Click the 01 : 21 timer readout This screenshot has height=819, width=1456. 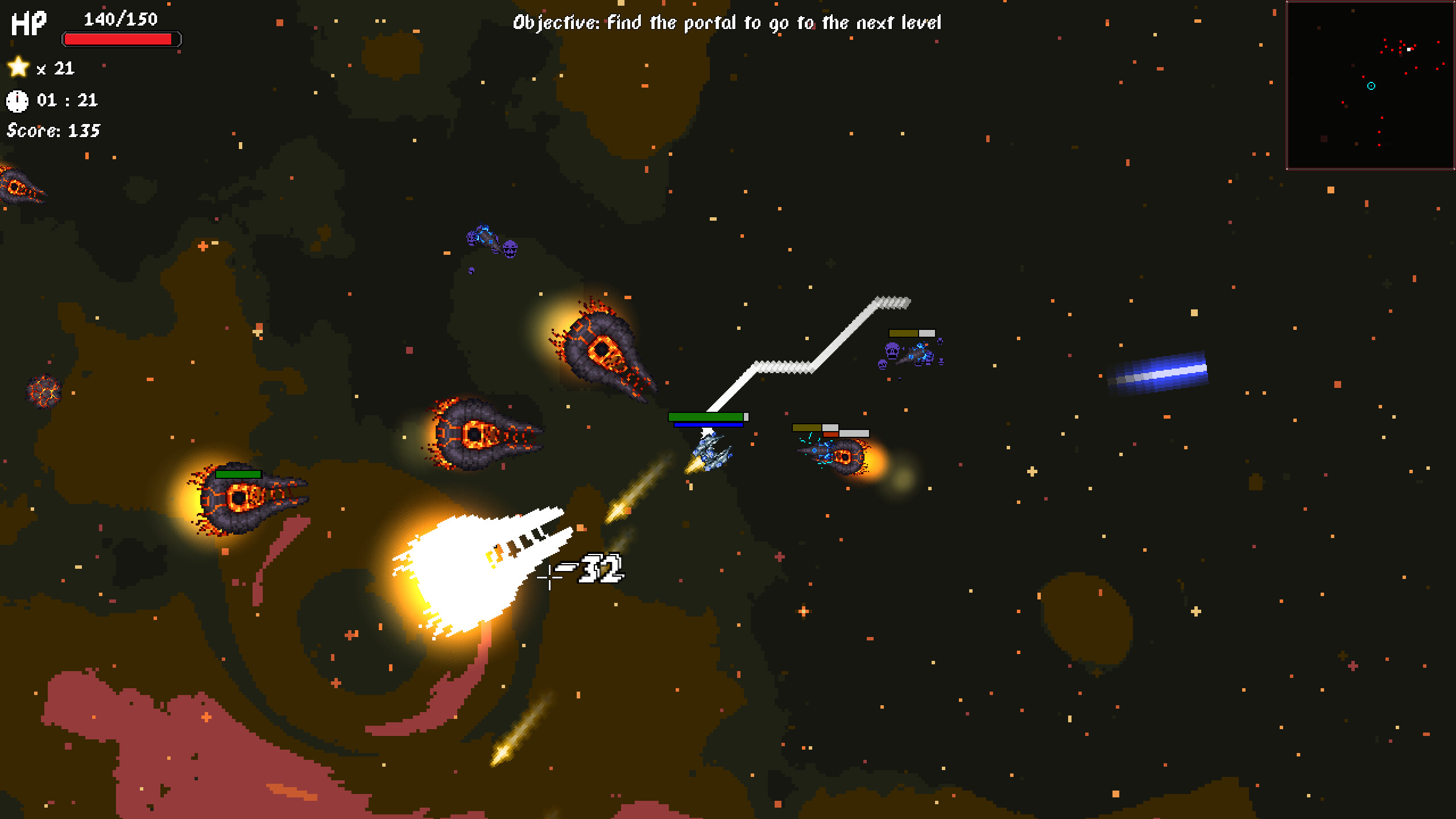click(x=68, y=101)
